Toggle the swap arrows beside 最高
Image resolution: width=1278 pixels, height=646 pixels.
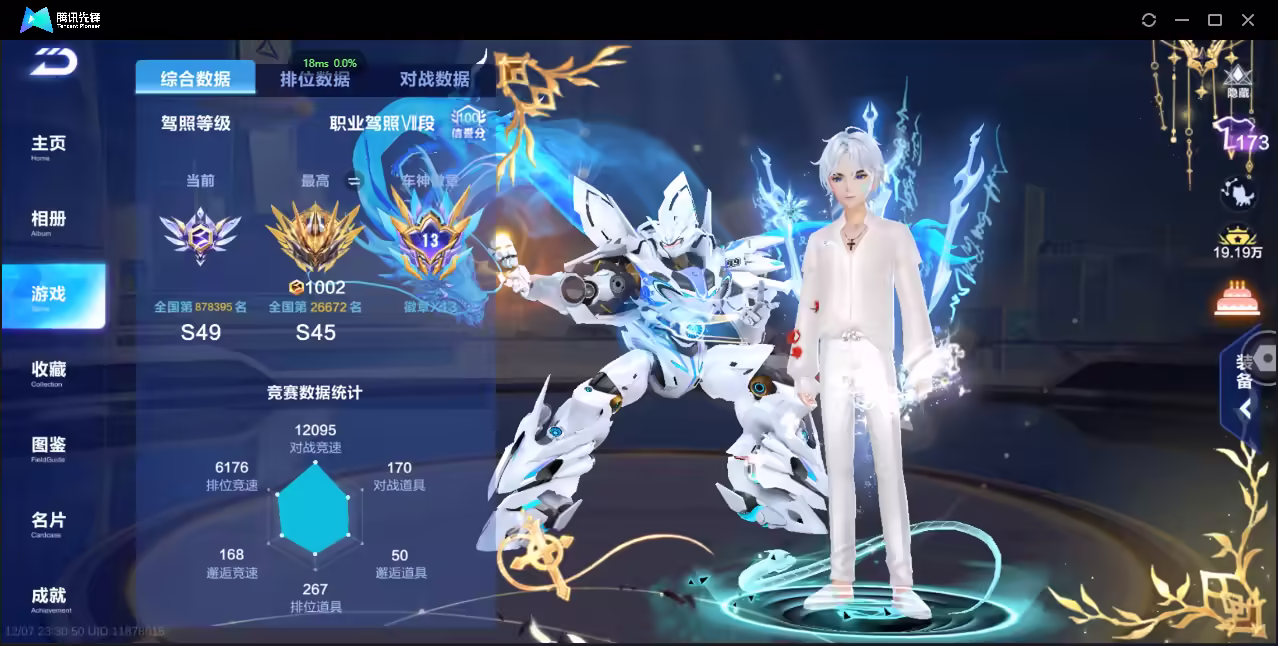click(353, 181)
